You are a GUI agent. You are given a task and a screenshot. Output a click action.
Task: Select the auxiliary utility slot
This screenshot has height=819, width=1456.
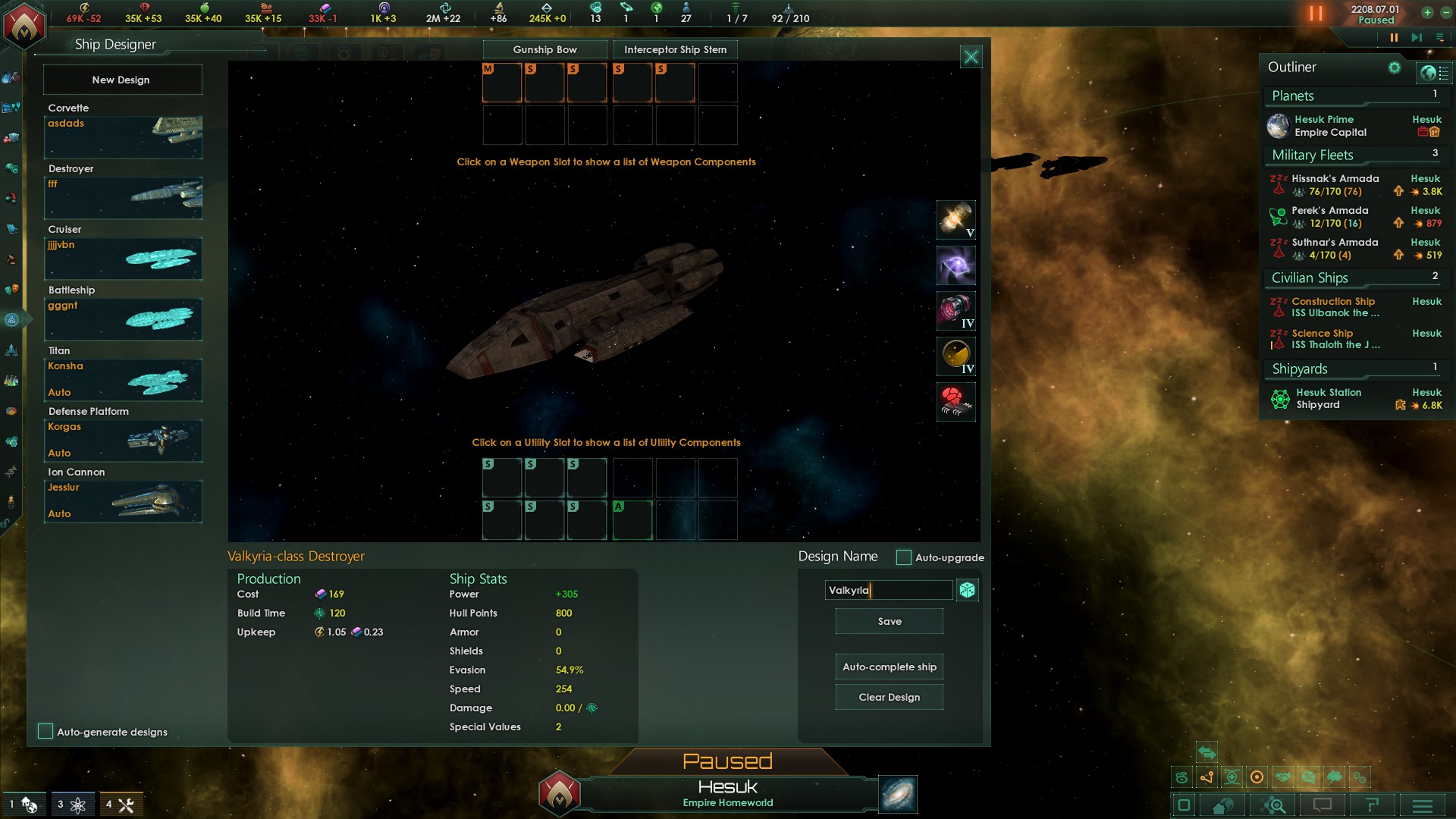(x=632, y=520)
